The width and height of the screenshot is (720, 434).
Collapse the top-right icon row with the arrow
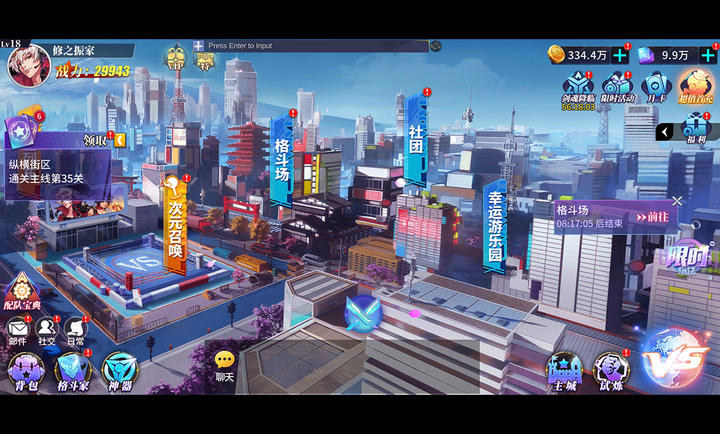click(664, 131)
